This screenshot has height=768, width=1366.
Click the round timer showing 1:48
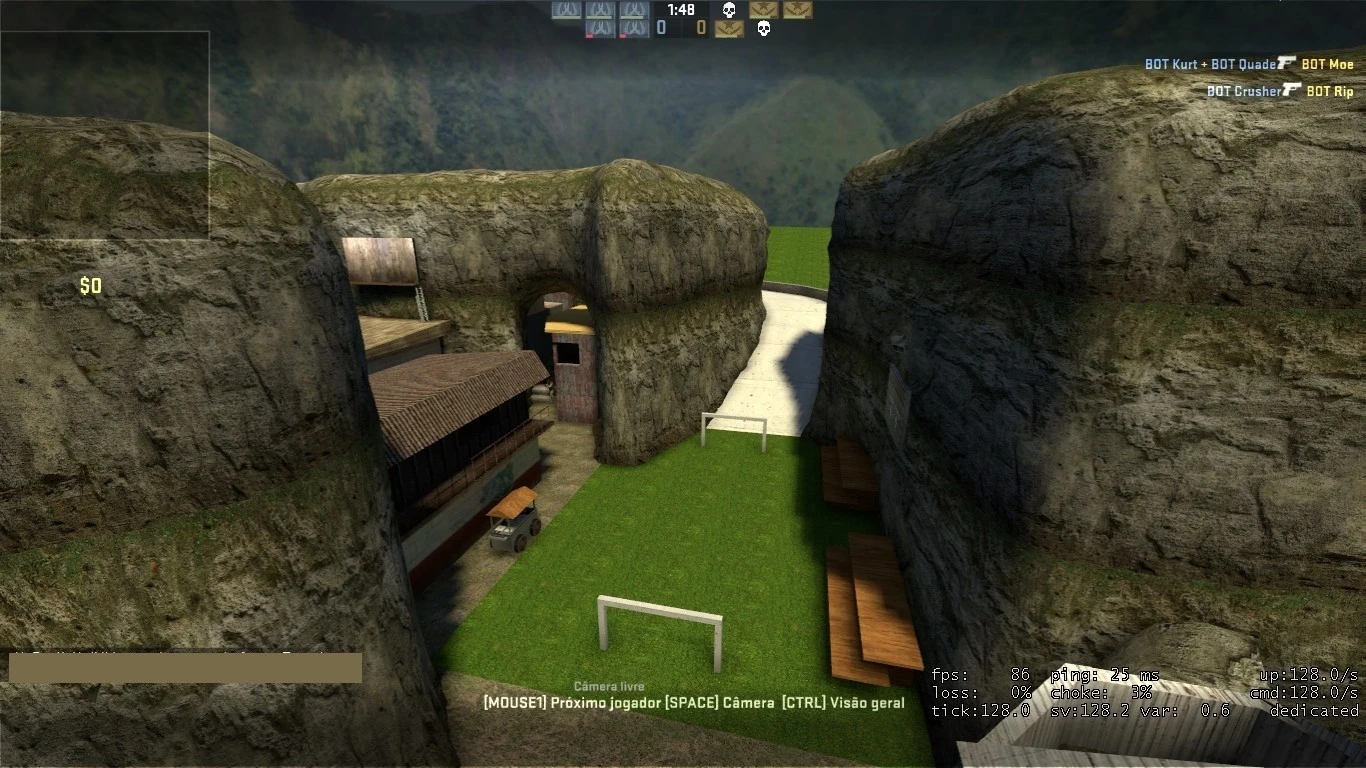(682, 10)
